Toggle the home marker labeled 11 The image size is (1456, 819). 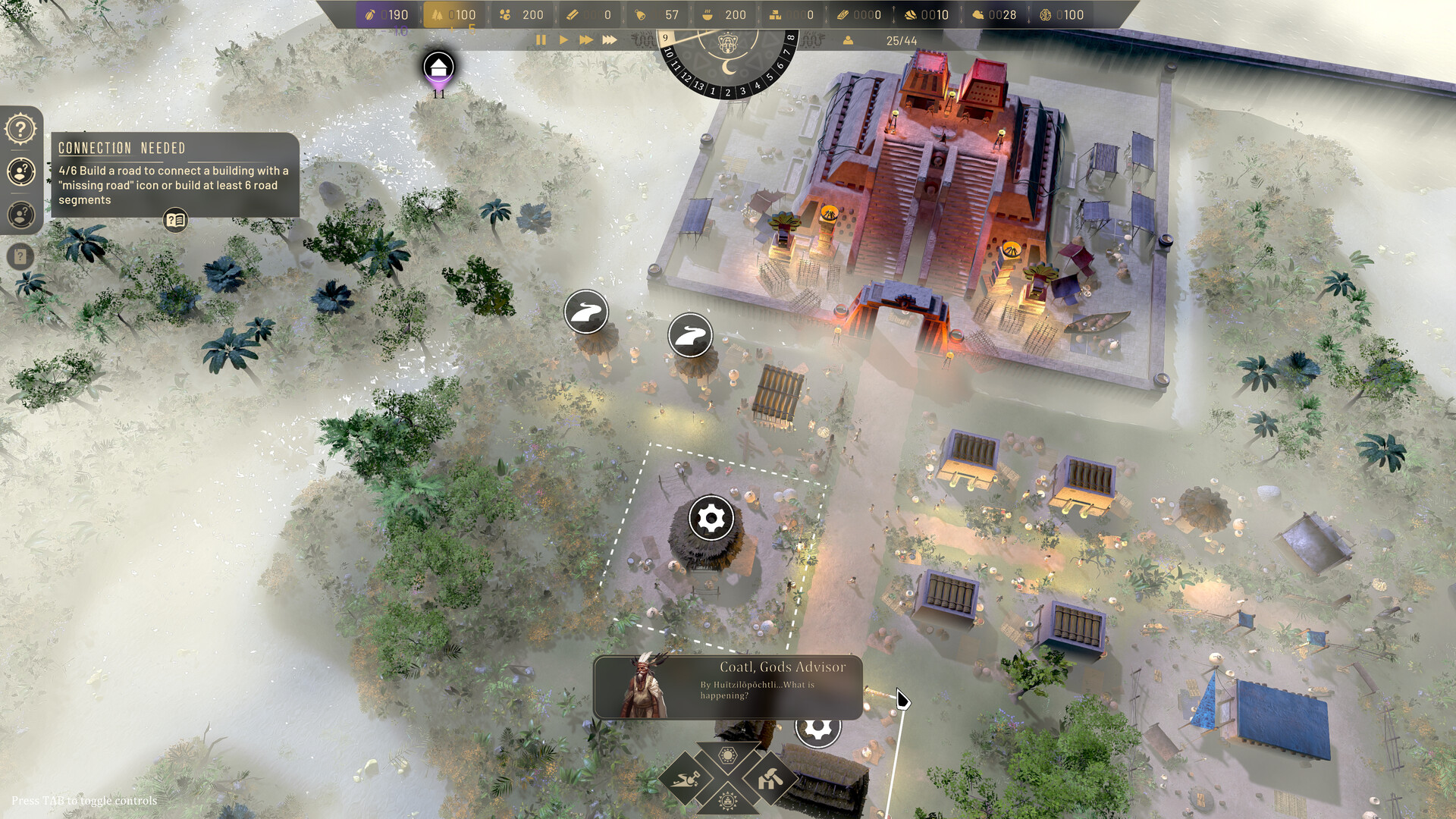click(x=438, y=68)
